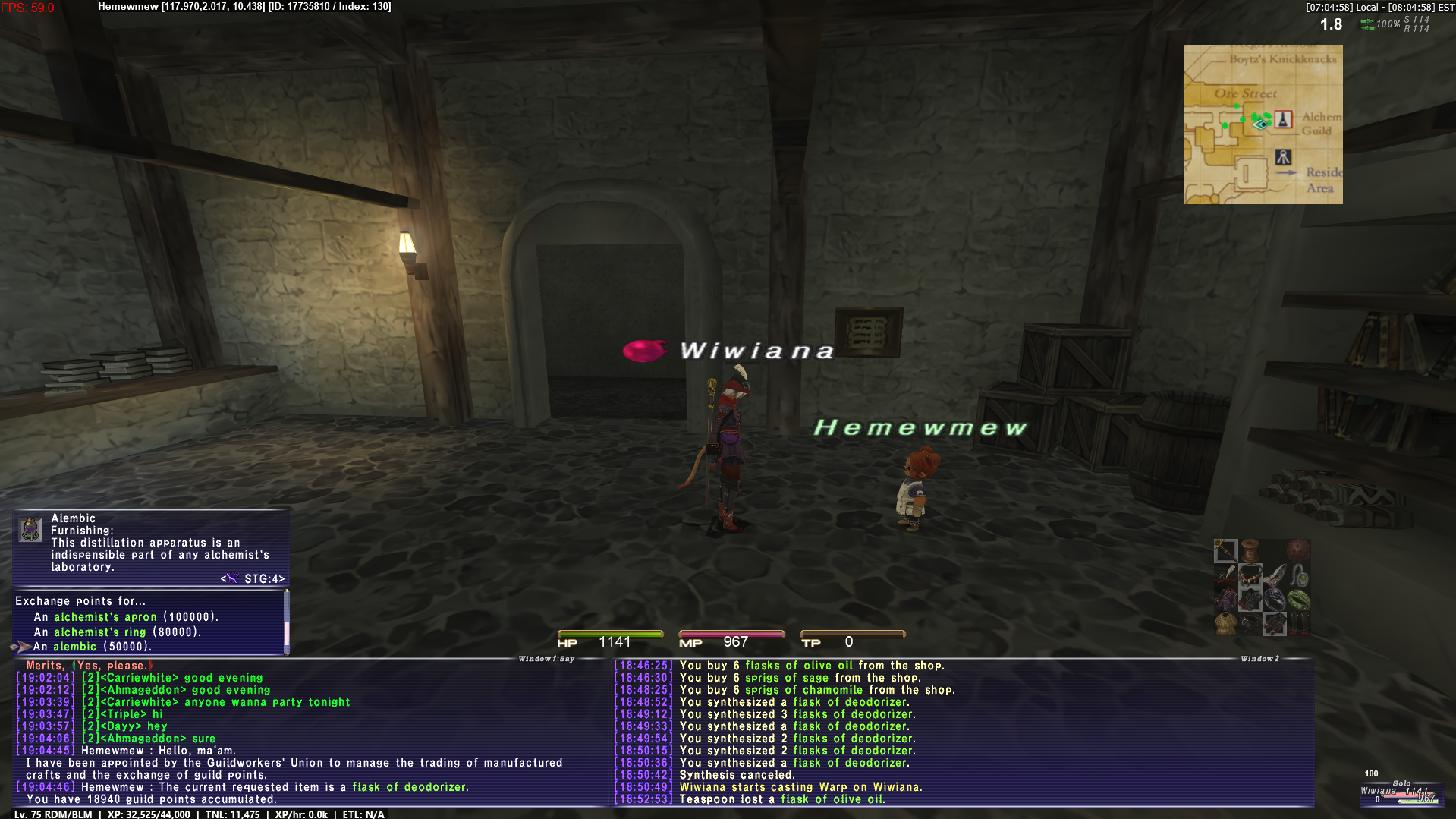Click the silver ring in the equipment grid
Viewport: 1456px width, 819px height.
pos(1275,600)
